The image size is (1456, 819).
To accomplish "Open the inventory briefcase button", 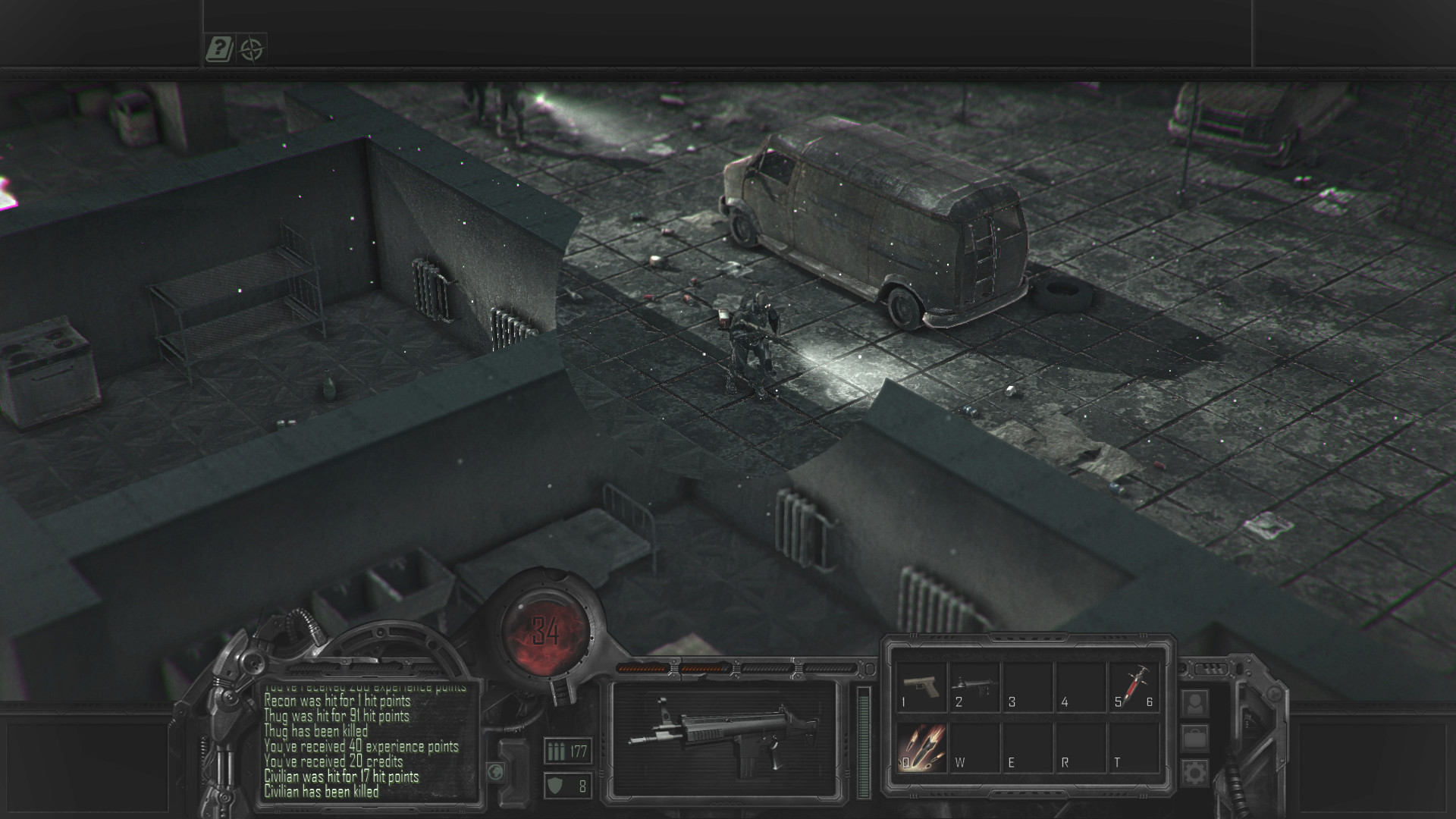I will (x=1194, y=738).
